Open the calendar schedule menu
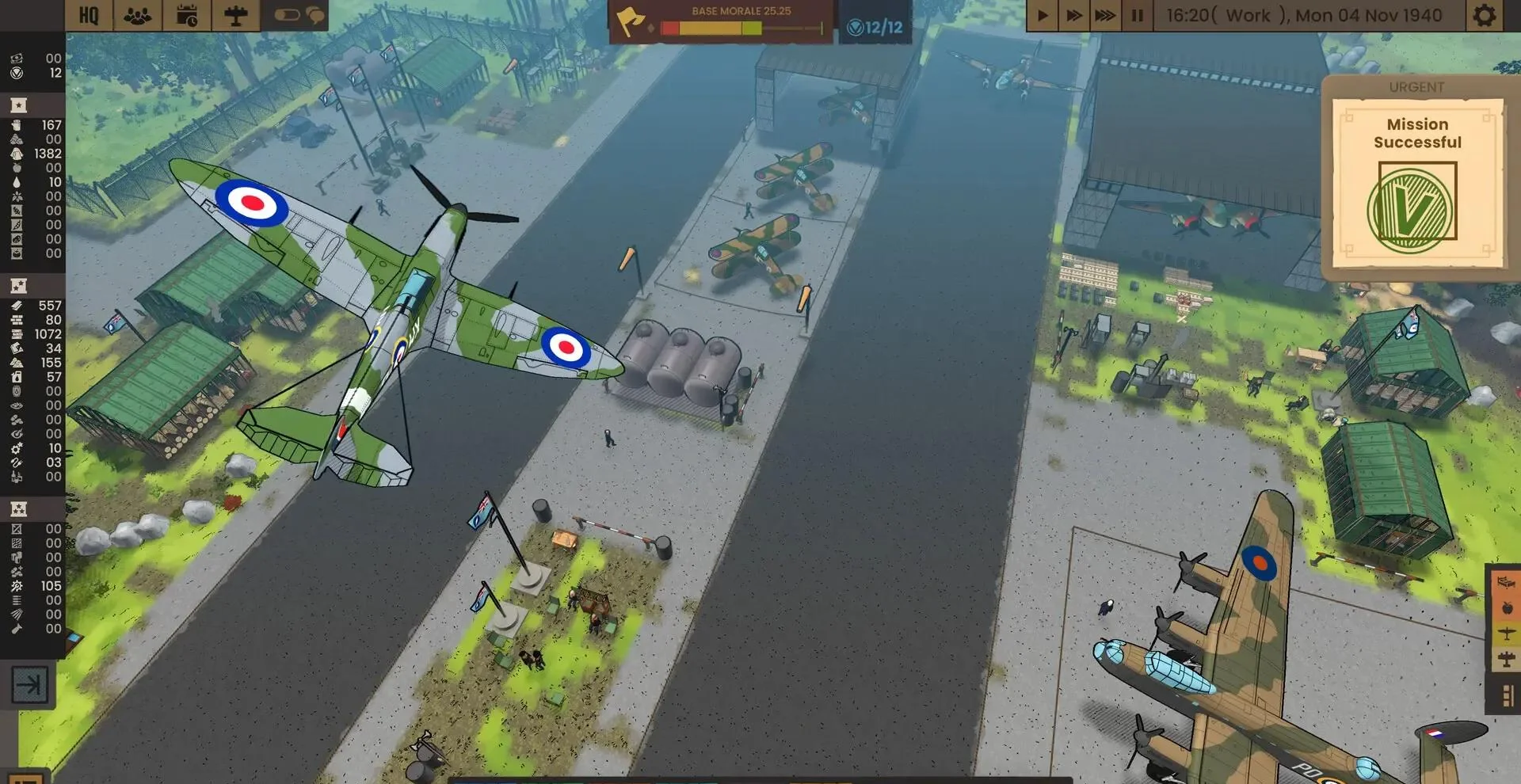Image resolution: width=1521 pixels, height=784 pixels. pos(187,15)
